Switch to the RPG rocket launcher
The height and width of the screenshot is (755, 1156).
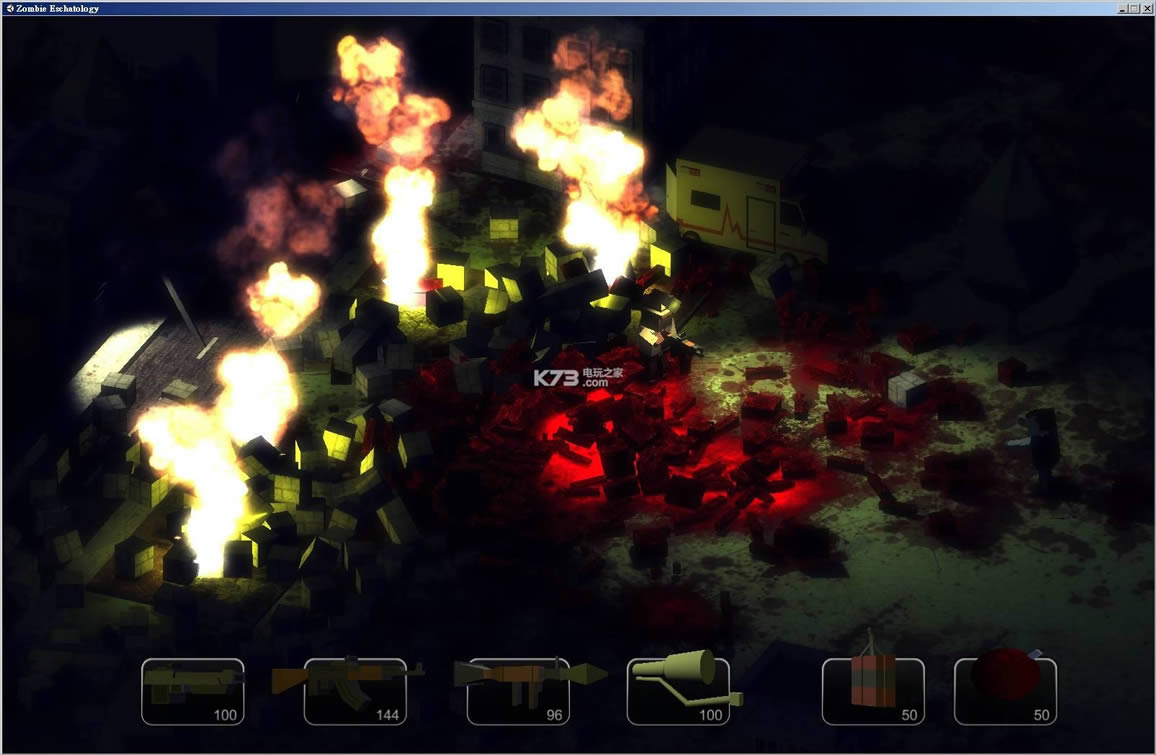coord(517,690)
